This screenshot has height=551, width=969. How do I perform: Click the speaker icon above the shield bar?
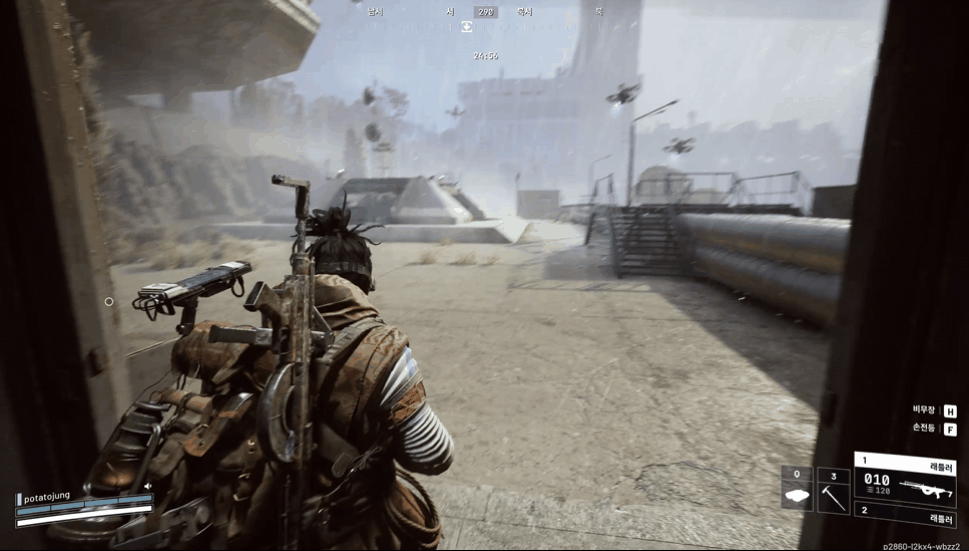[x=148, y=487]
